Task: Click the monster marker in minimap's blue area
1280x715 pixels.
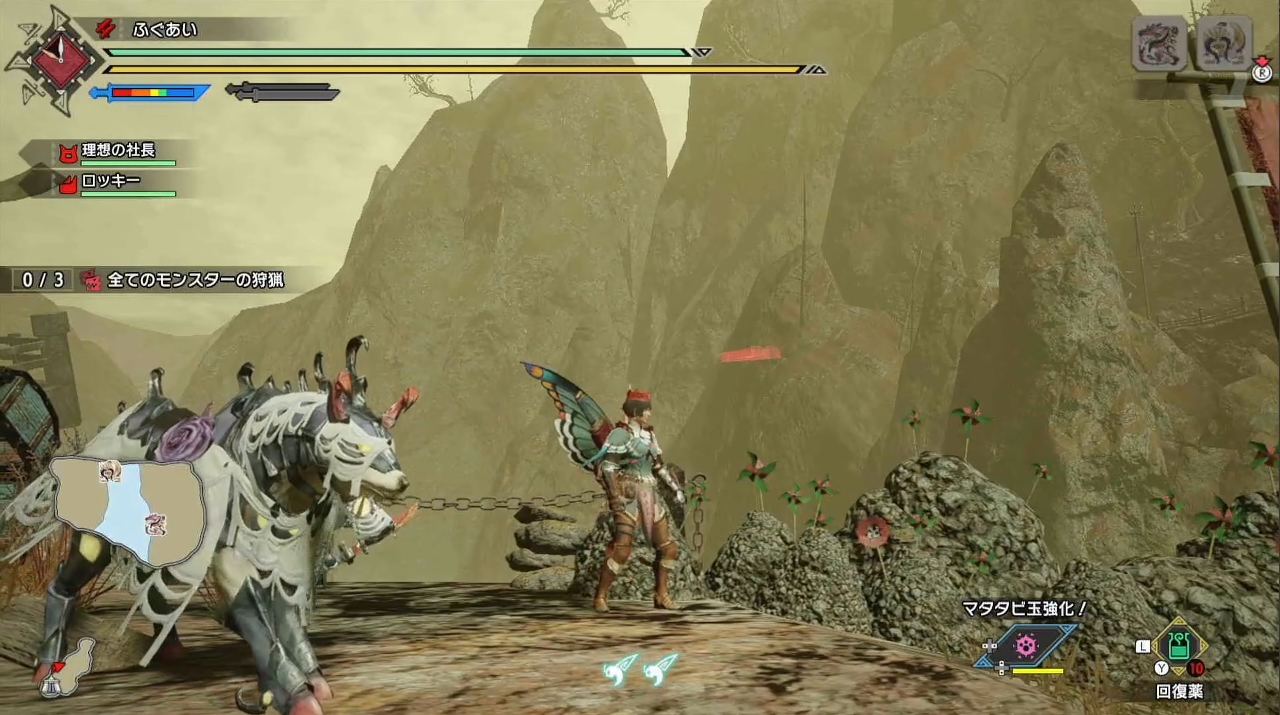Action: pos(155,523)
